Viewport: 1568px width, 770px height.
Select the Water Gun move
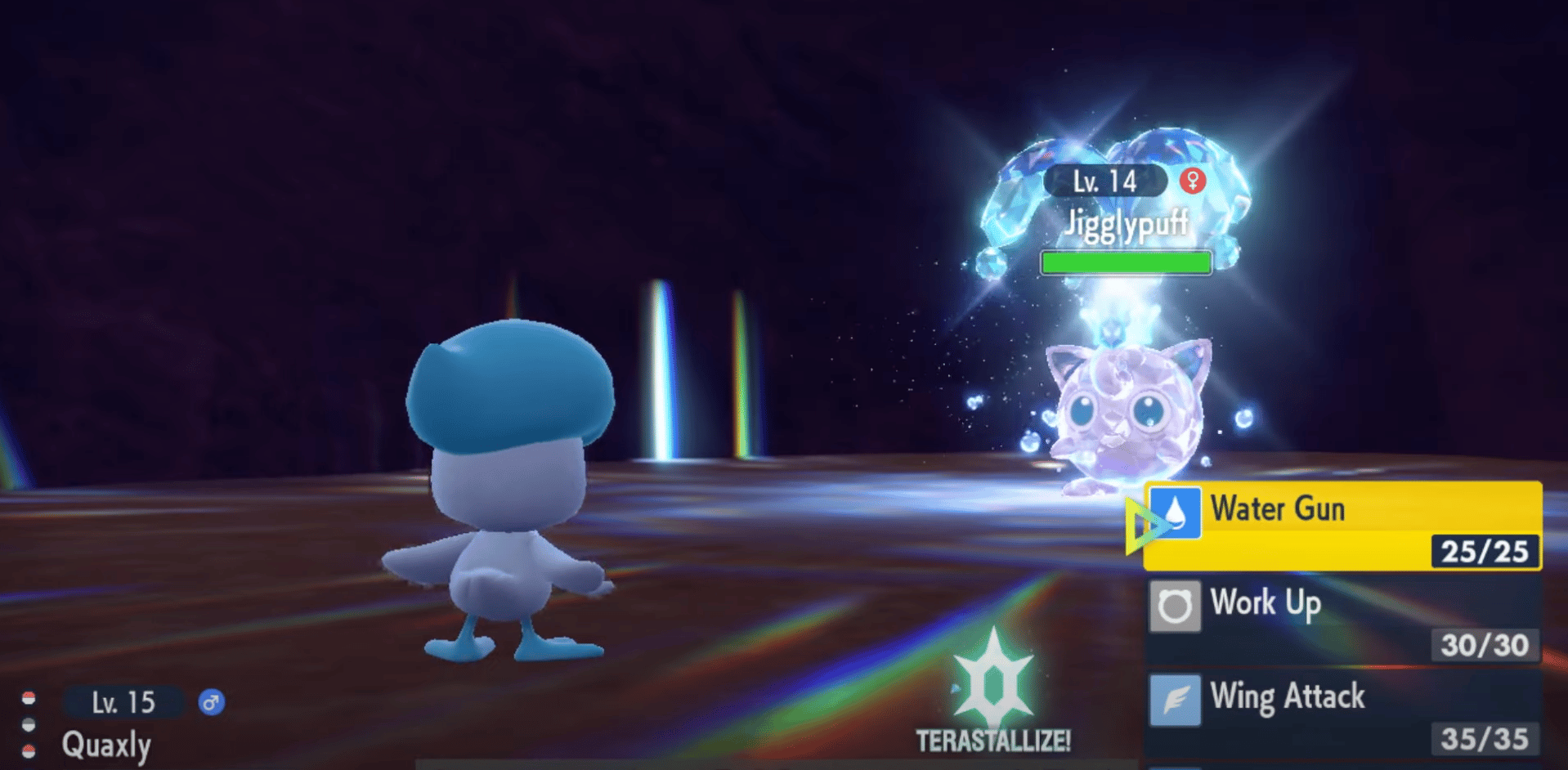1342,526
